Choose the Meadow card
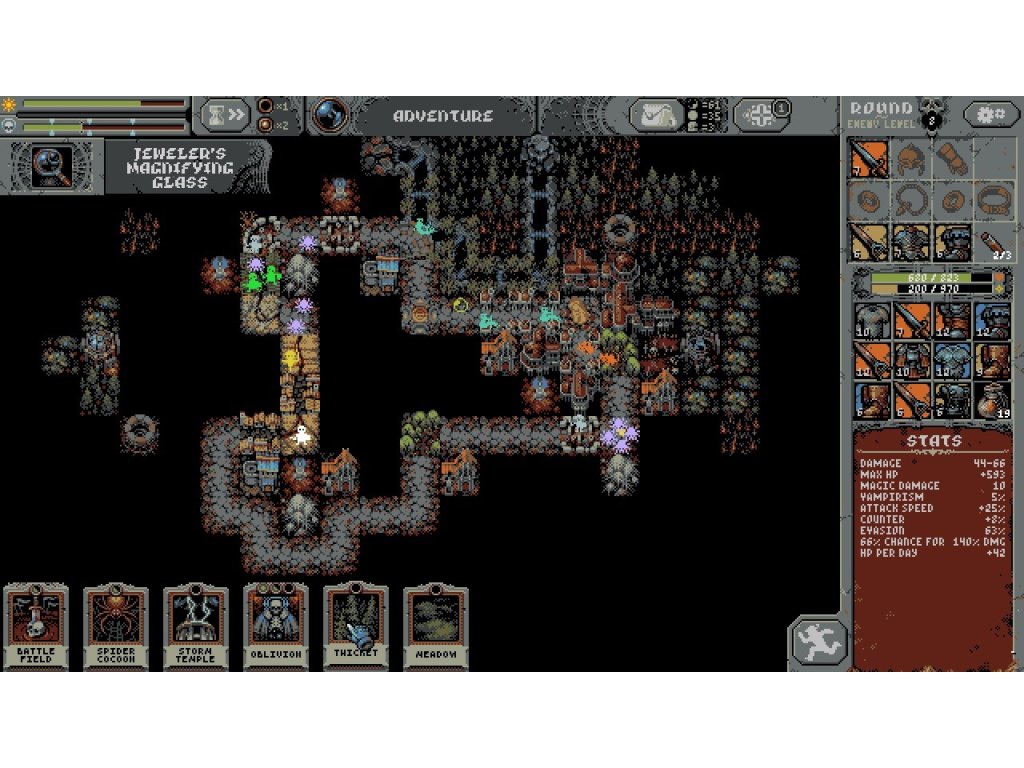Screen dimensions: 1024x768 point(436,627)
